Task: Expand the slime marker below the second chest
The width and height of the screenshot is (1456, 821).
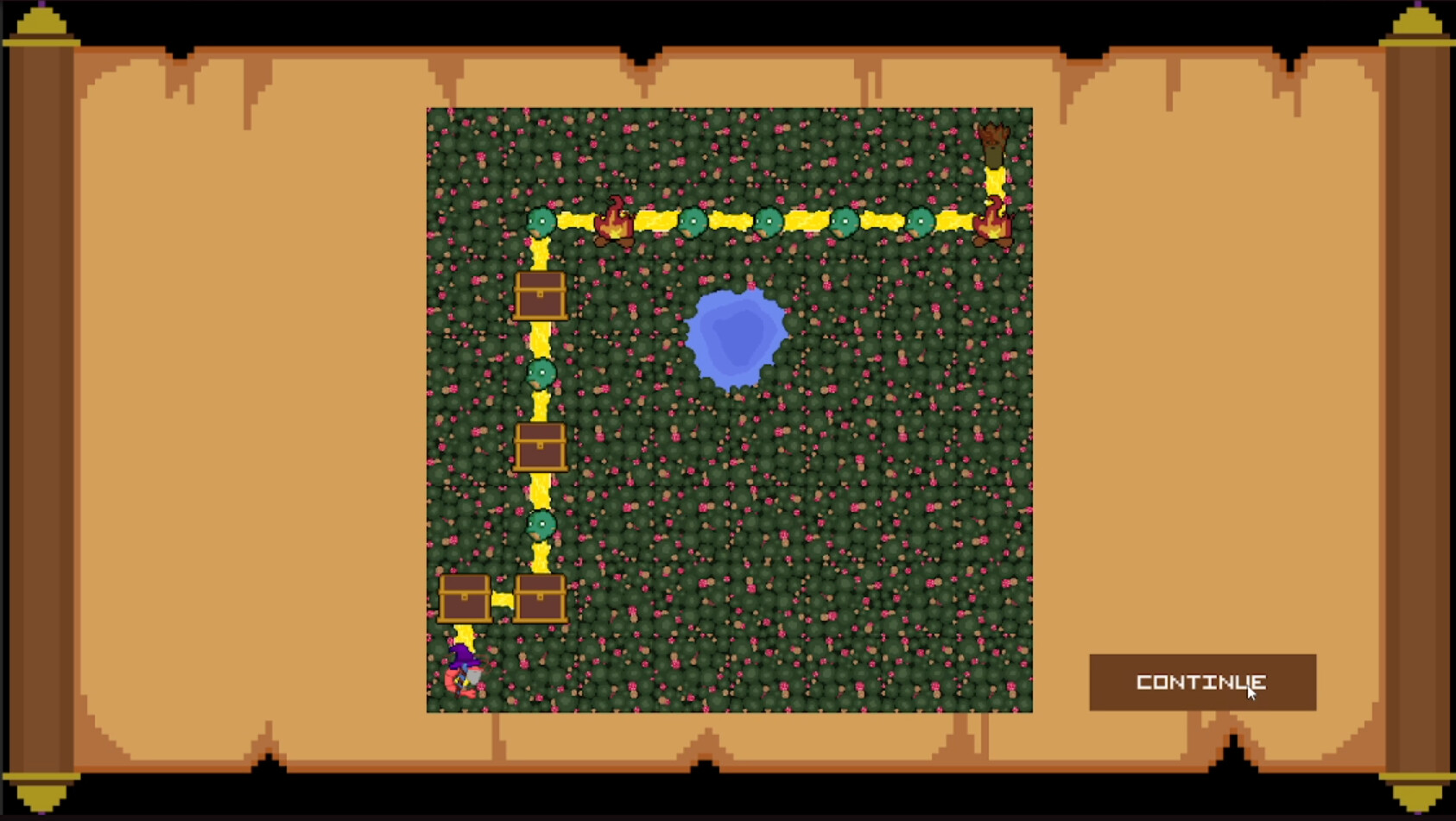Action: [542, 523]
